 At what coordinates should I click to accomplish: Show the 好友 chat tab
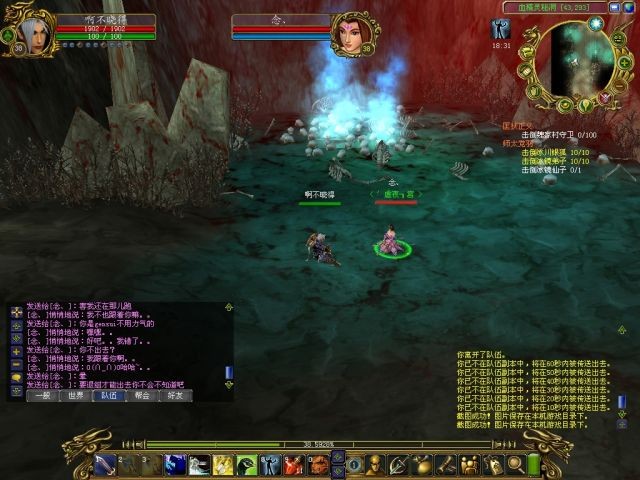point(174,395)
